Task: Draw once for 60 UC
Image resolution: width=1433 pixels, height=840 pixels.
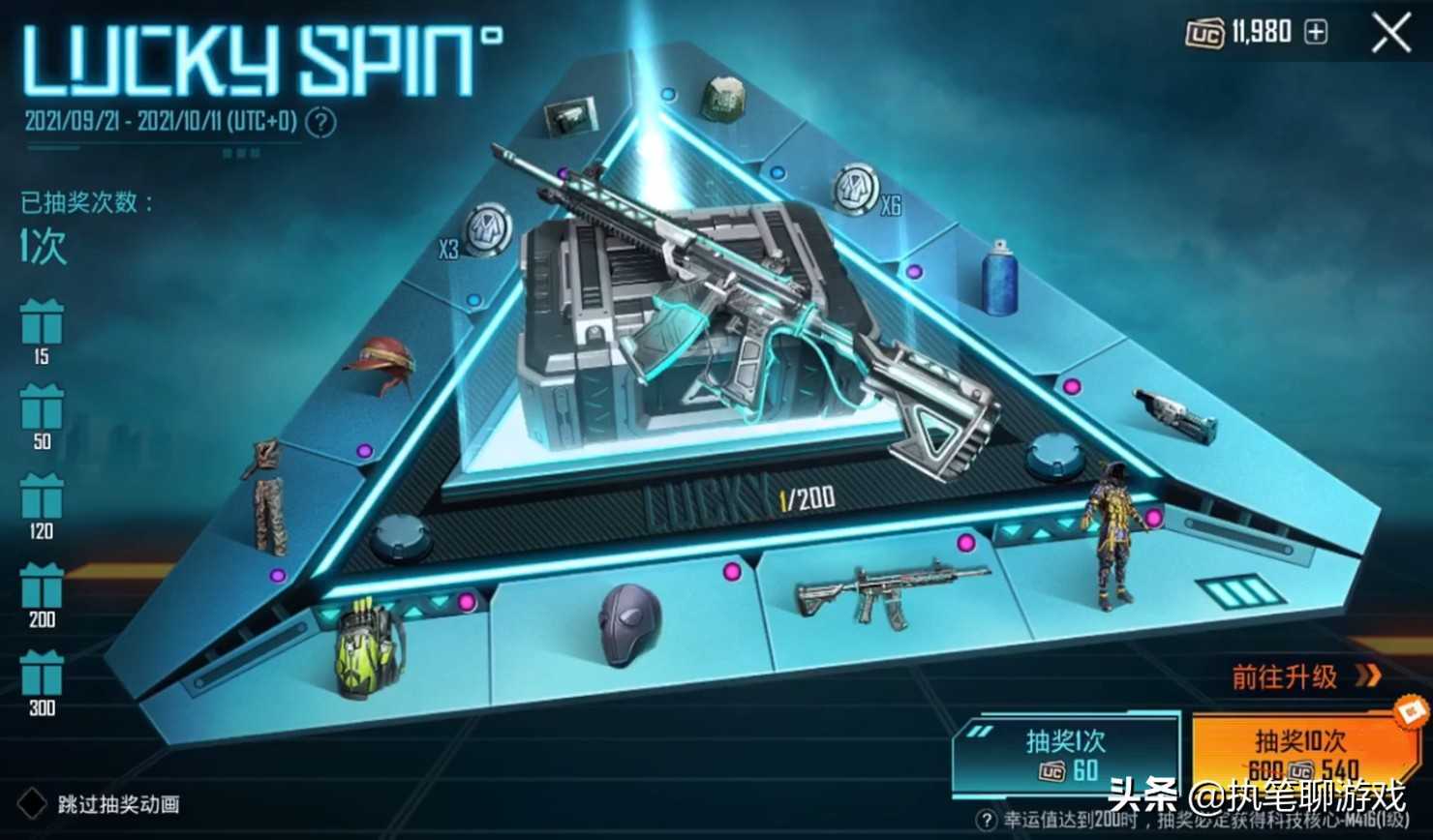Action: (x=1065, y=756)
